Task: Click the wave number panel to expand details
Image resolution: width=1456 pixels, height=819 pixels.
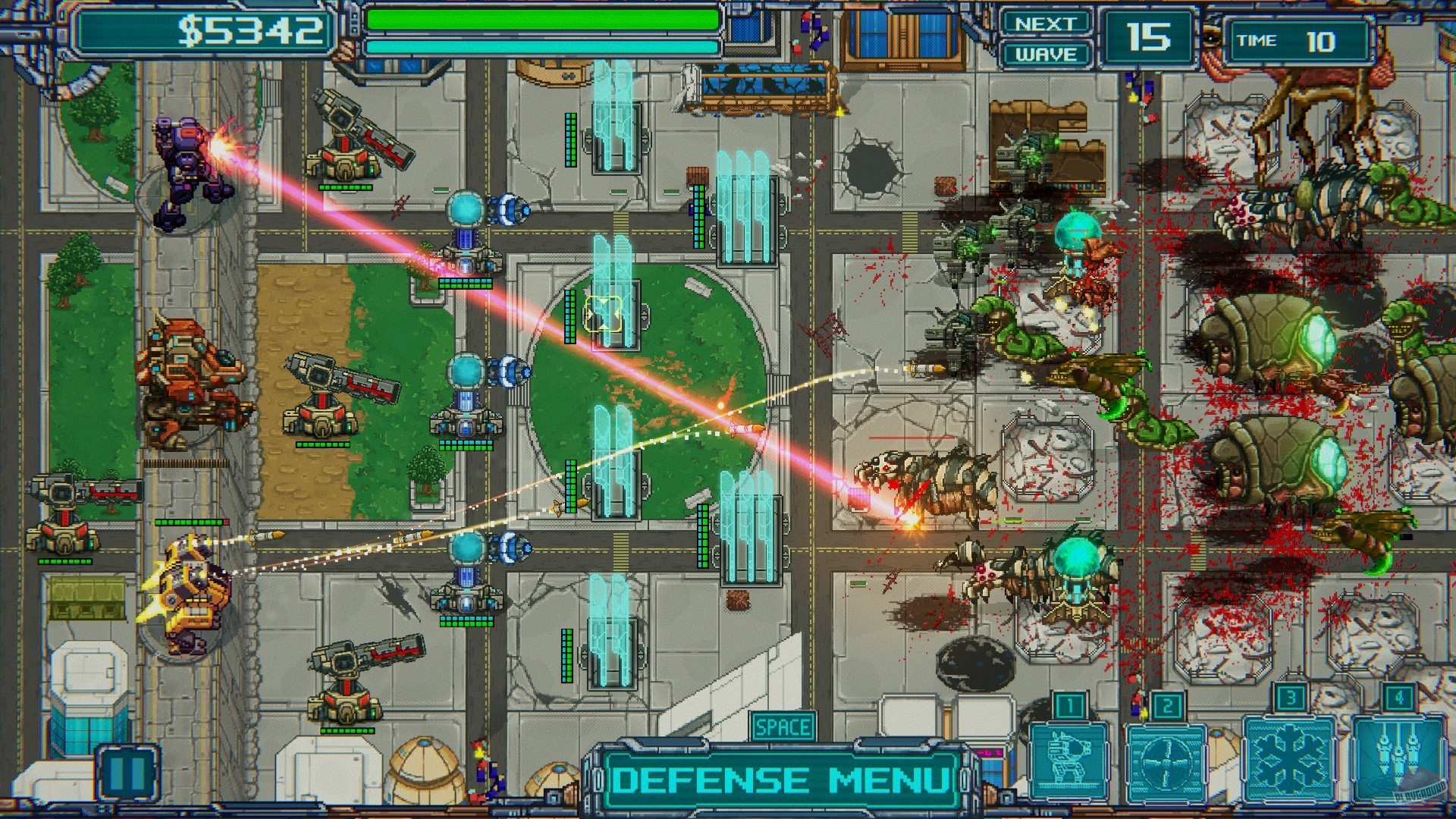Action: click(1150, 34)
